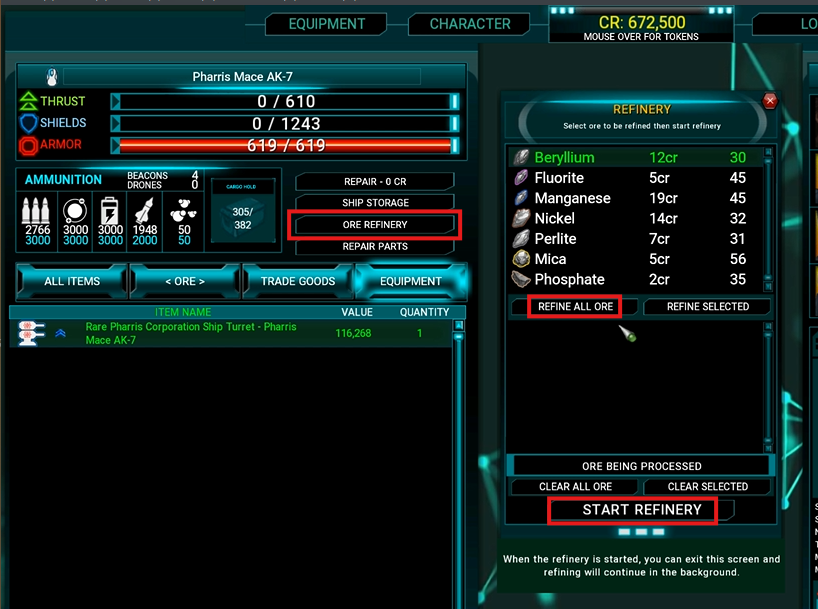Switch to Trade Goods filter
The height and width of the screenshot is (609, 818).
[x=298, y=281]
